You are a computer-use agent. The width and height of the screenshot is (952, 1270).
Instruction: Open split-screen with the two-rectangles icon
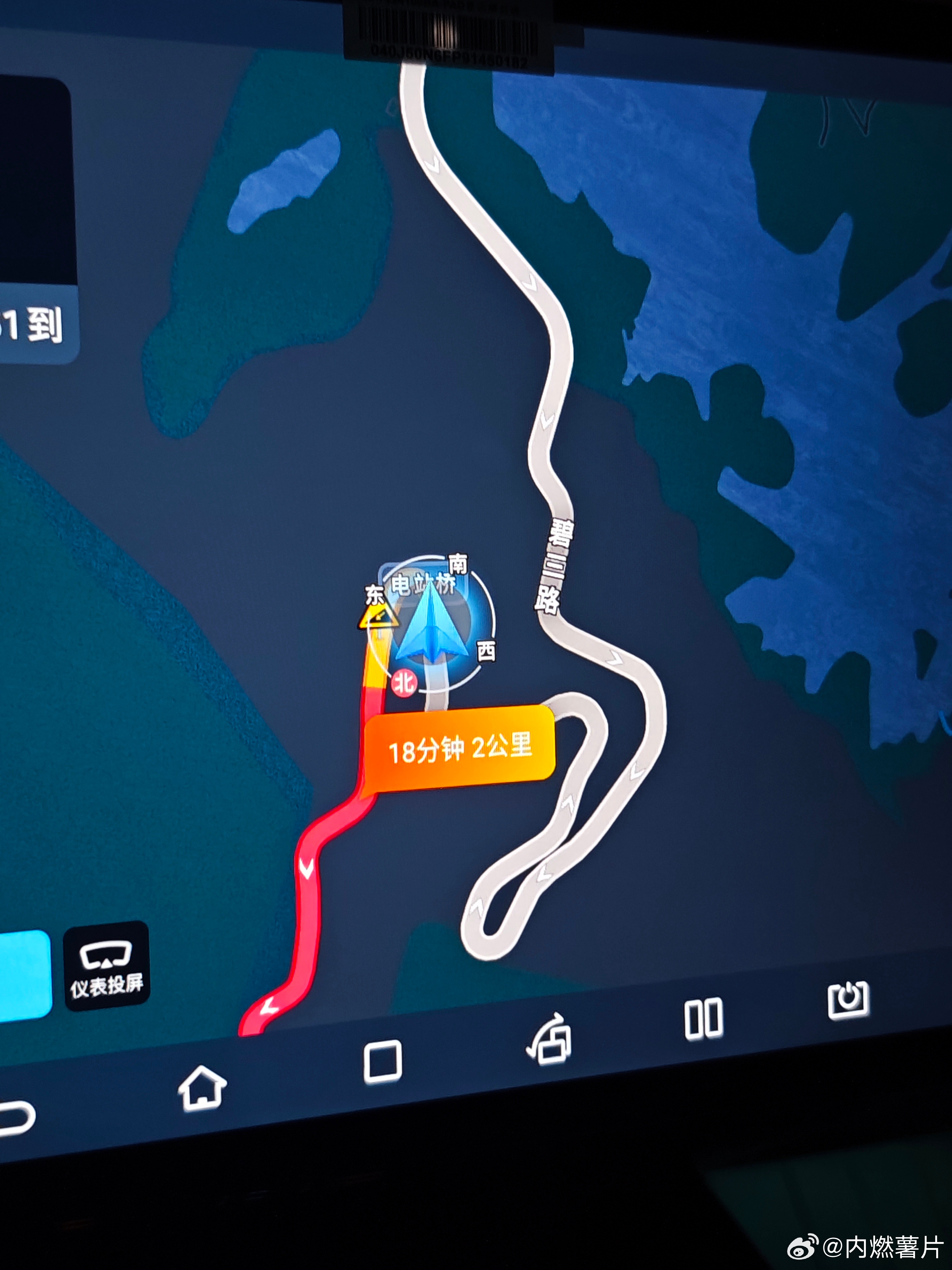[703, 1019]
